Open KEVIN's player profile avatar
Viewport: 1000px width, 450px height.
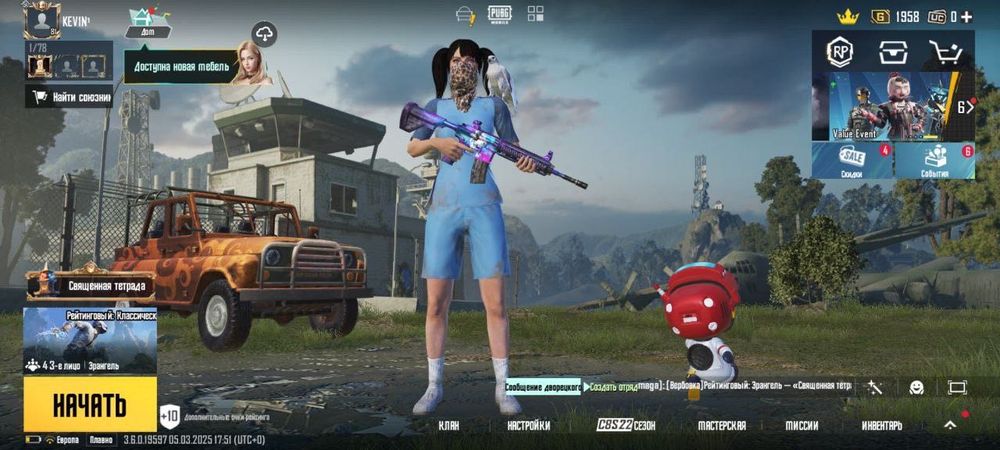click(x=42, y=20)
